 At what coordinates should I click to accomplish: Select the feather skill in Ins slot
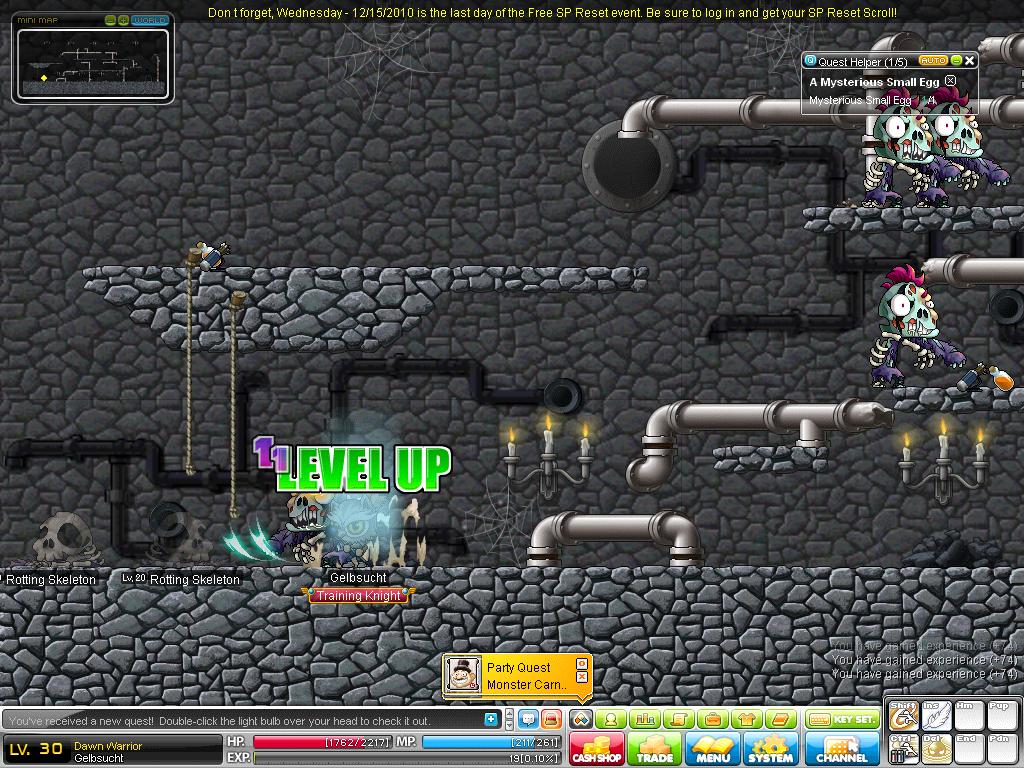936,717
